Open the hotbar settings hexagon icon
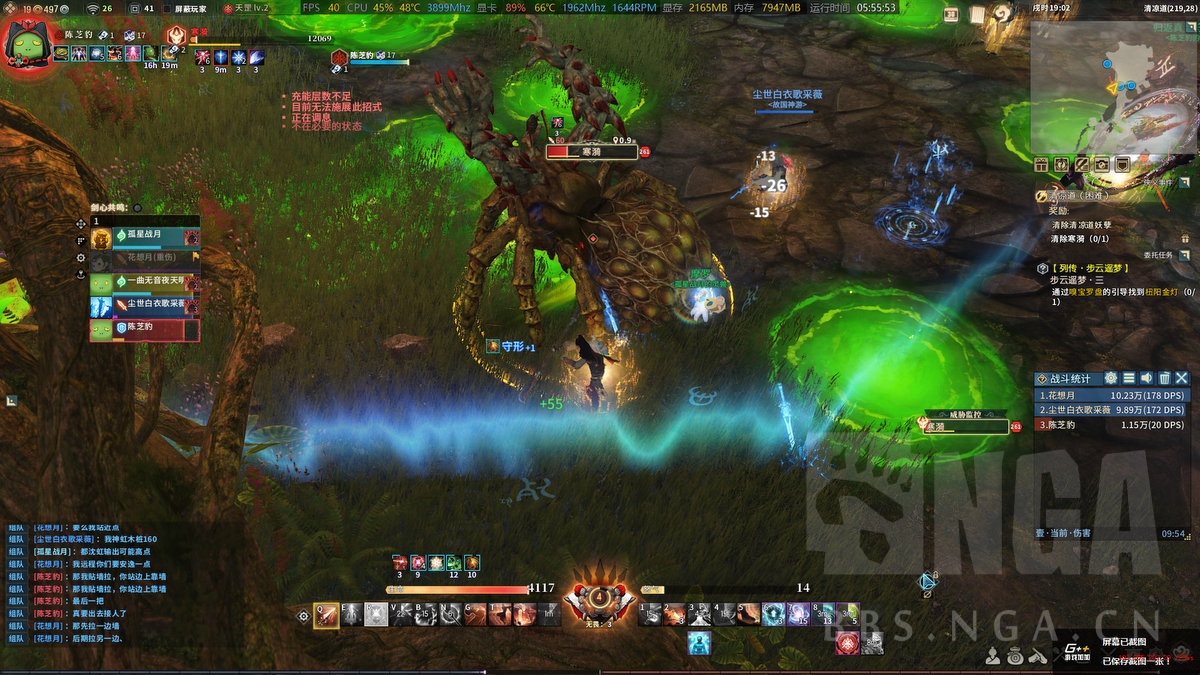 pos(304,616)
